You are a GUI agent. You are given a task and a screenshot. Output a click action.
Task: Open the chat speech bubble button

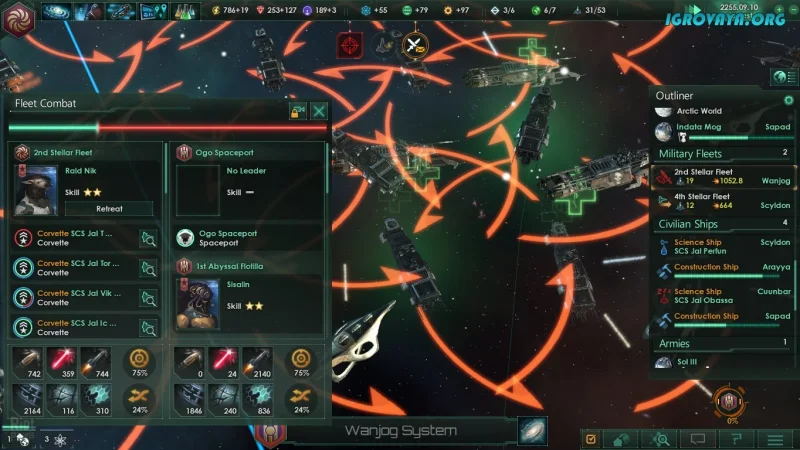[698, 438]
